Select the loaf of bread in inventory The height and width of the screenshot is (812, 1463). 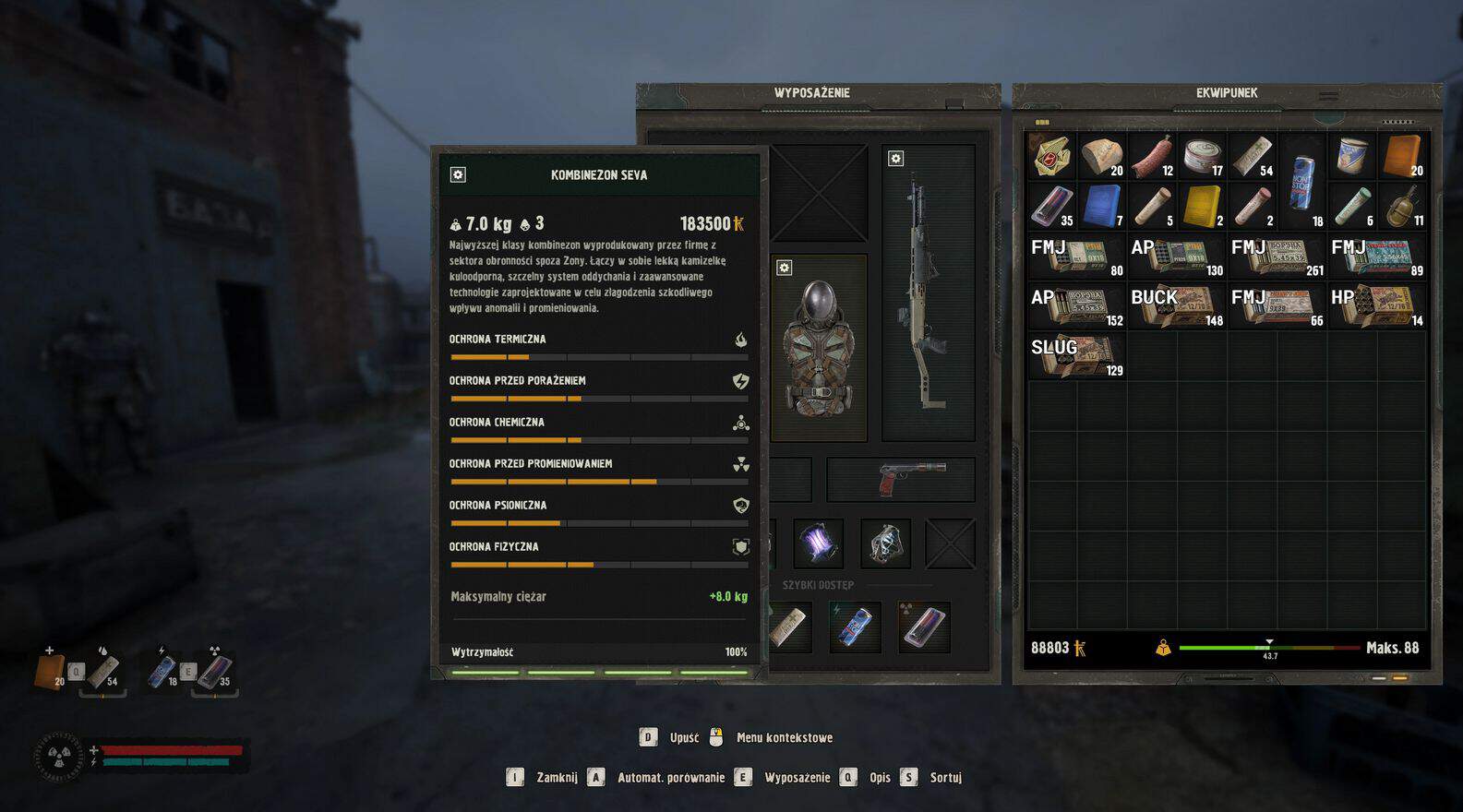click(x=1102, y=156)
